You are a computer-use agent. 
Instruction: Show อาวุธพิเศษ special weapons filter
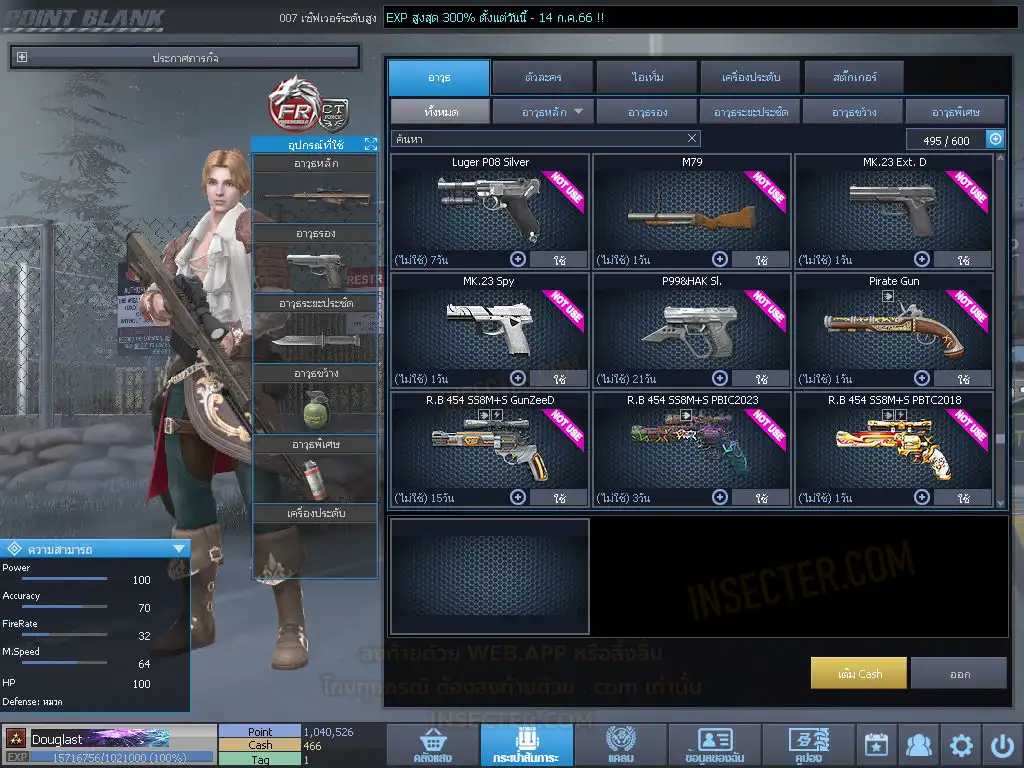click(954, 111)
